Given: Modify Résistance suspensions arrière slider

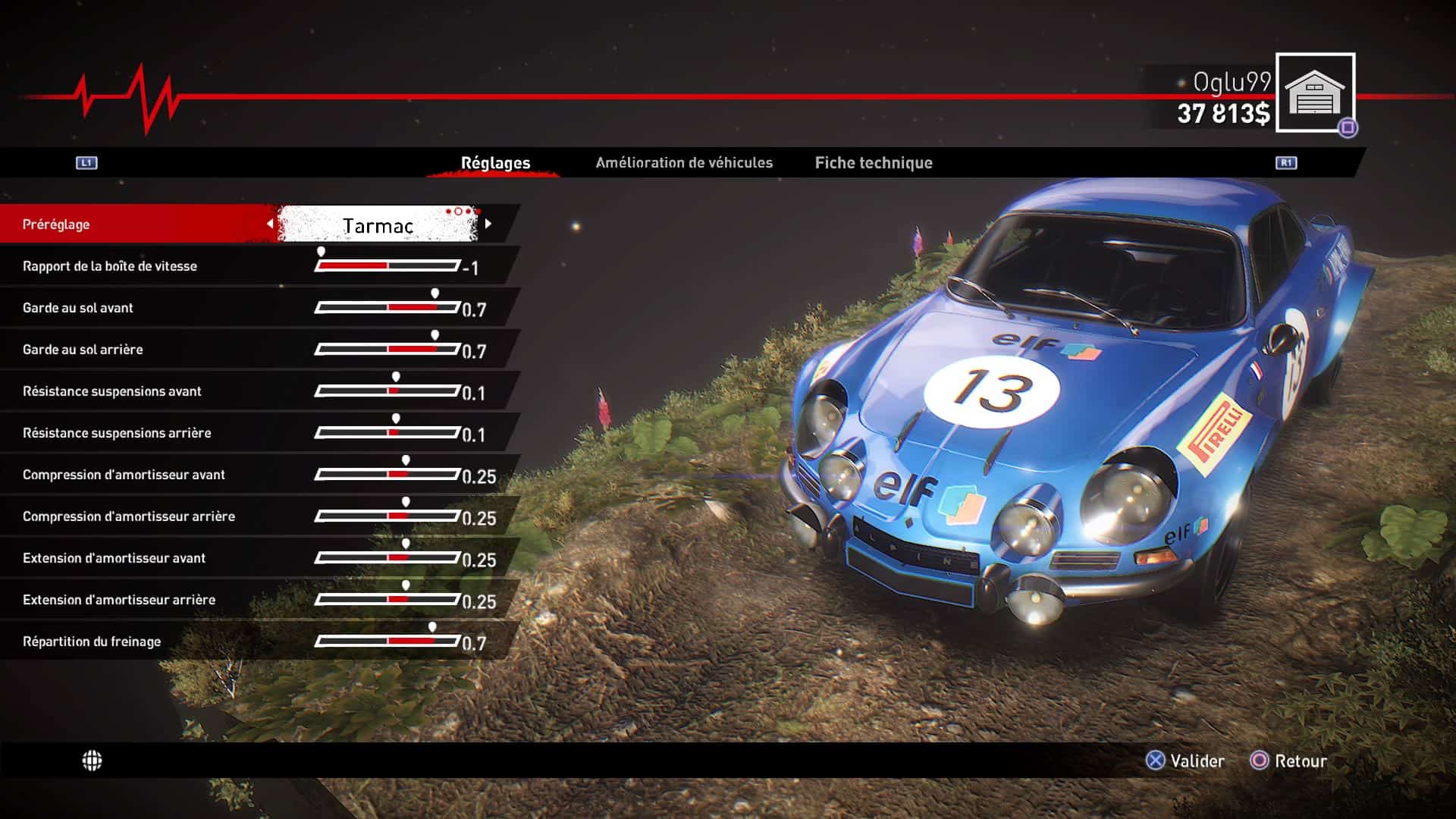Looking at the screenshot, I should coord(388,433).
